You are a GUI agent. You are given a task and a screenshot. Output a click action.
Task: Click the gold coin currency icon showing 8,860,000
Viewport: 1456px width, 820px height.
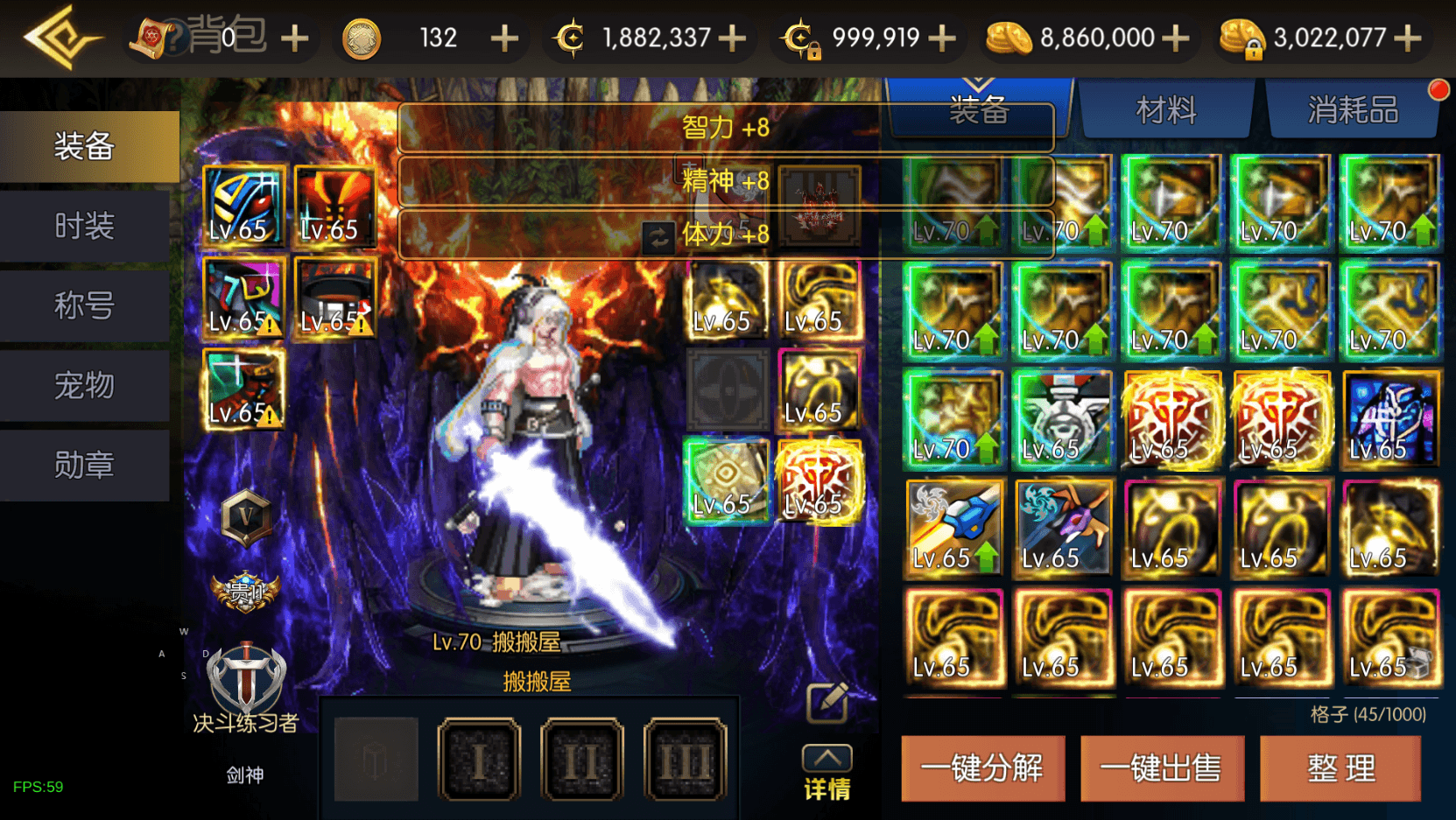1009,38
